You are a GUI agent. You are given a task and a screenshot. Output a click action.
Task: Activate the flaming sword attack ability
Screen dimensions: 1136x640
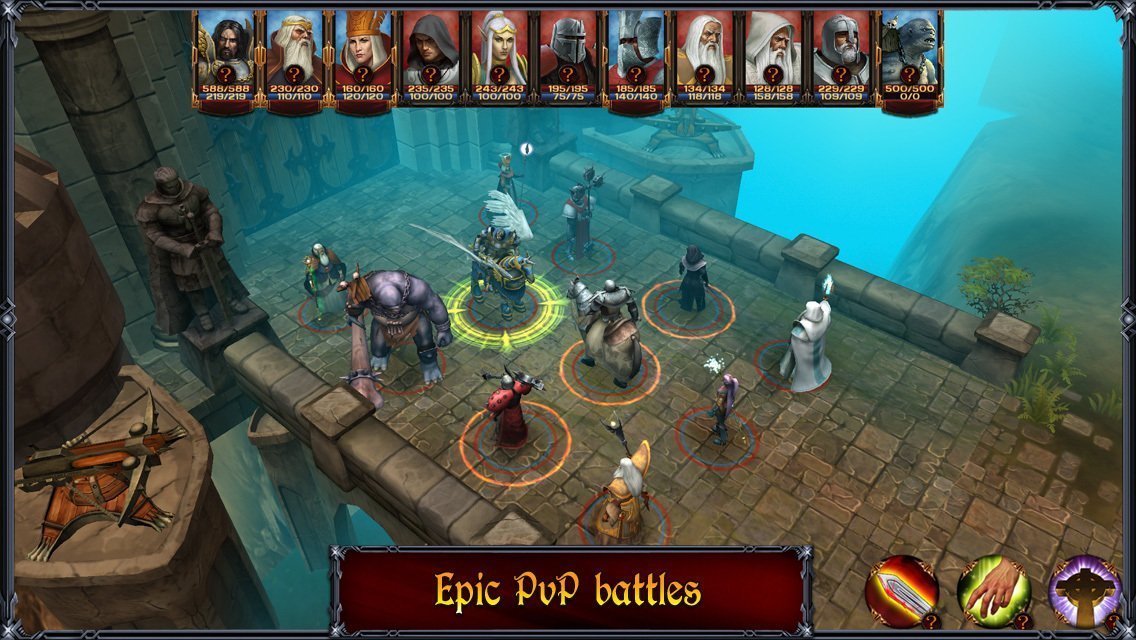pyautogui.click(x=901, y=590)
